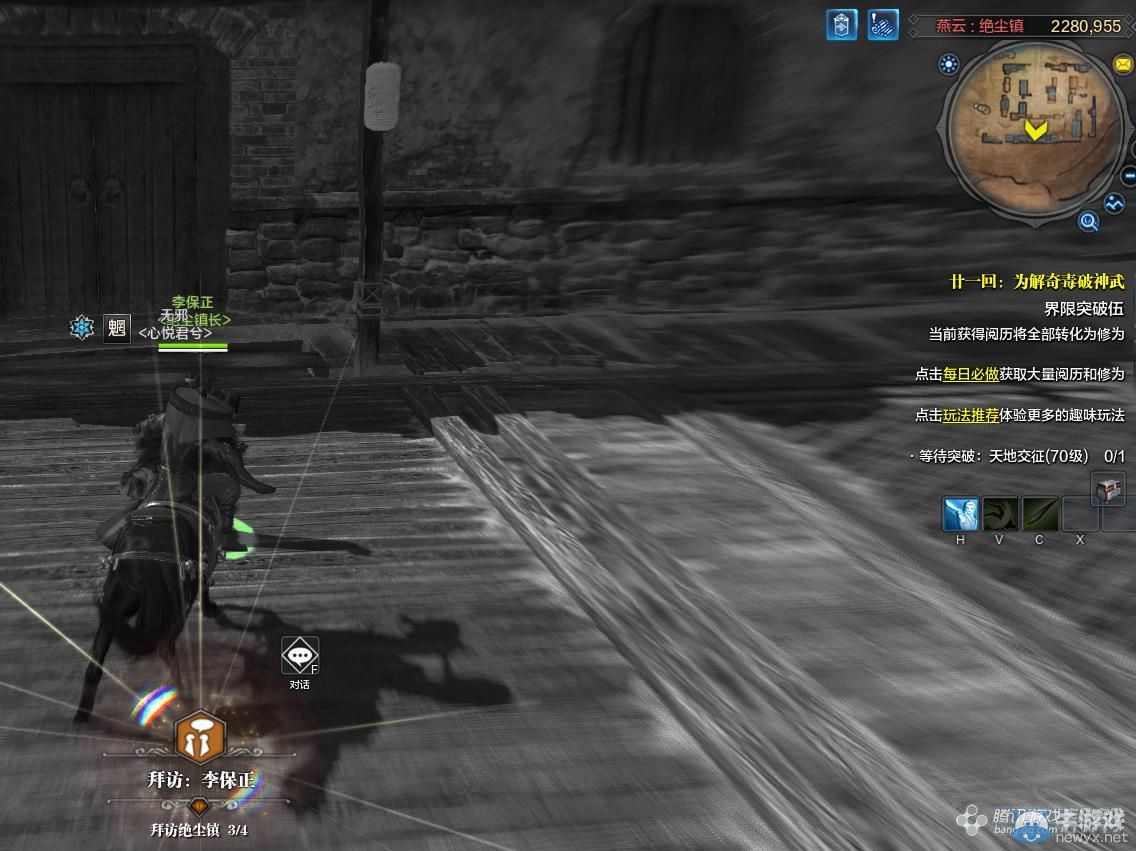This screenshot has width=1136, height=851.
Task: Use the dark blade skill on C slot
Action: (1040, 514)
